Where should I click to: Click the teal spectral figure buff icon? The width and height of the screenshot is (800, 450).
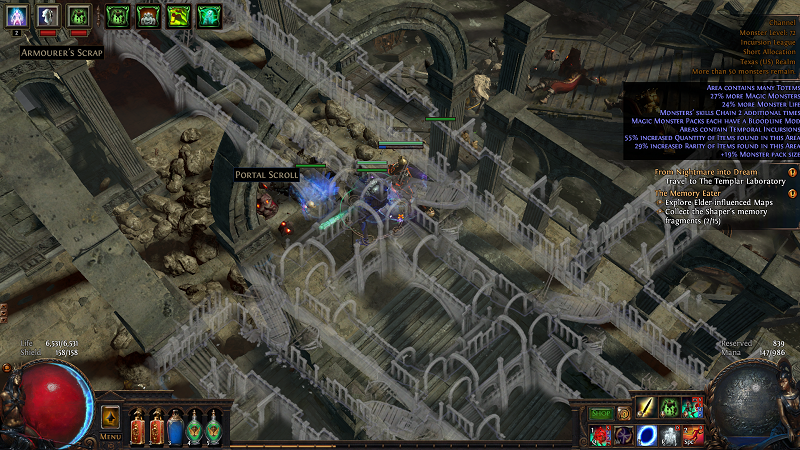click(x=209, y=15)
